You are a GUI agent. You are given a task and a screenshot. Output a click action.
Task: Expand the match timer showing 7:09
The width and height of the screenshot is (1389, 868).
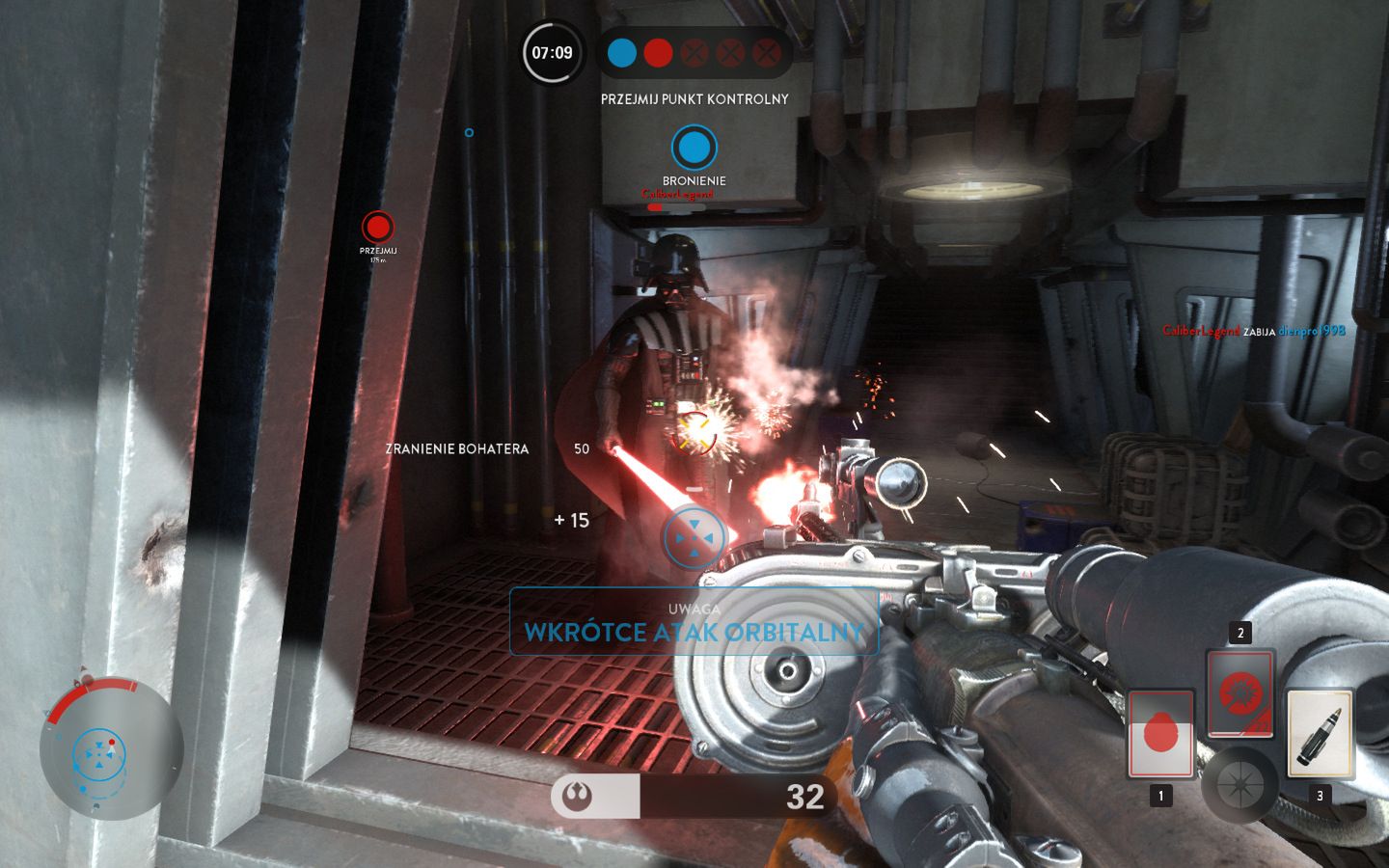pyautogui.click(x=550, y=54)
